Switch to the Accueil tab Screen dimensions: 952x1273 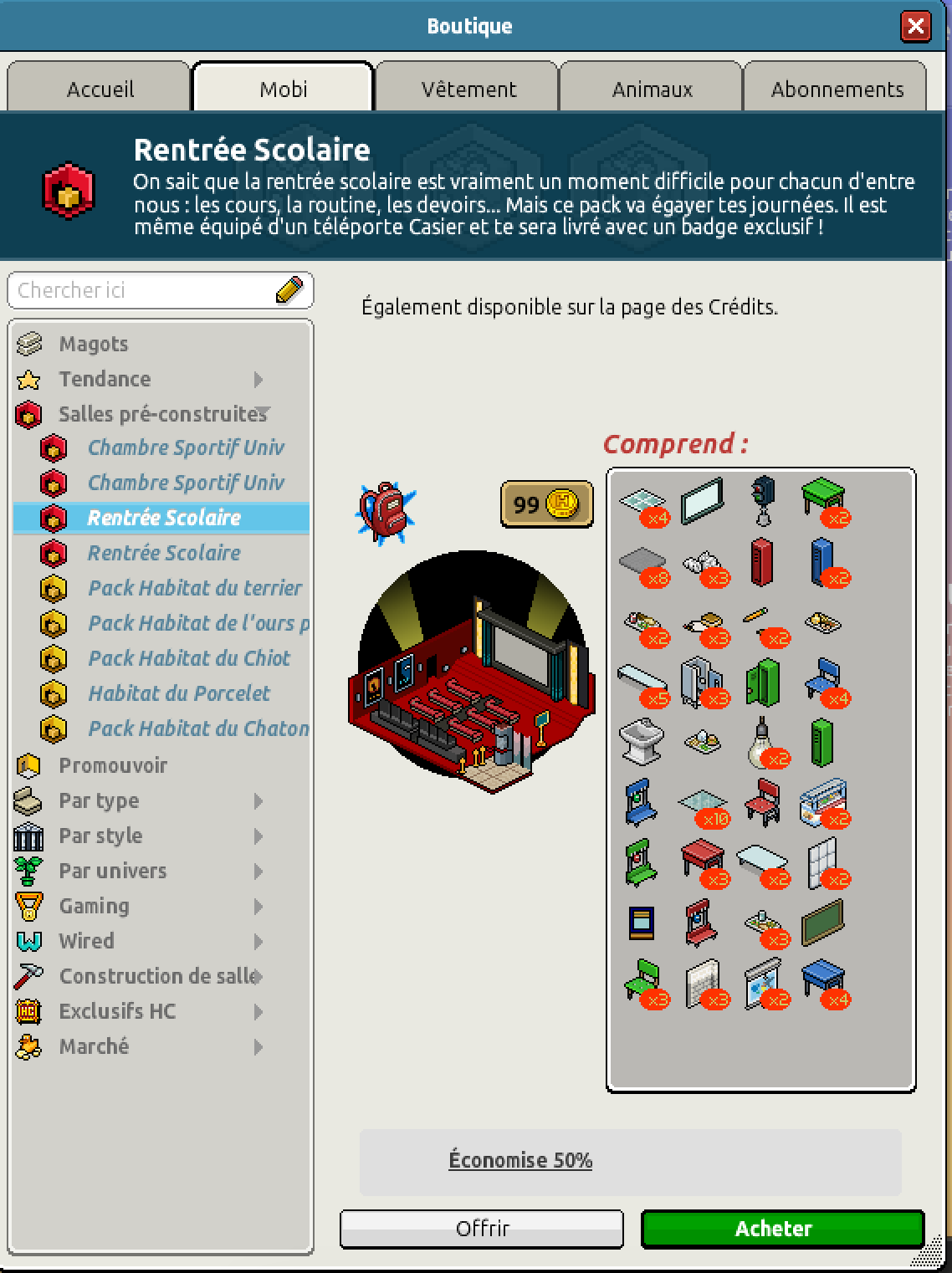(100, 89)
